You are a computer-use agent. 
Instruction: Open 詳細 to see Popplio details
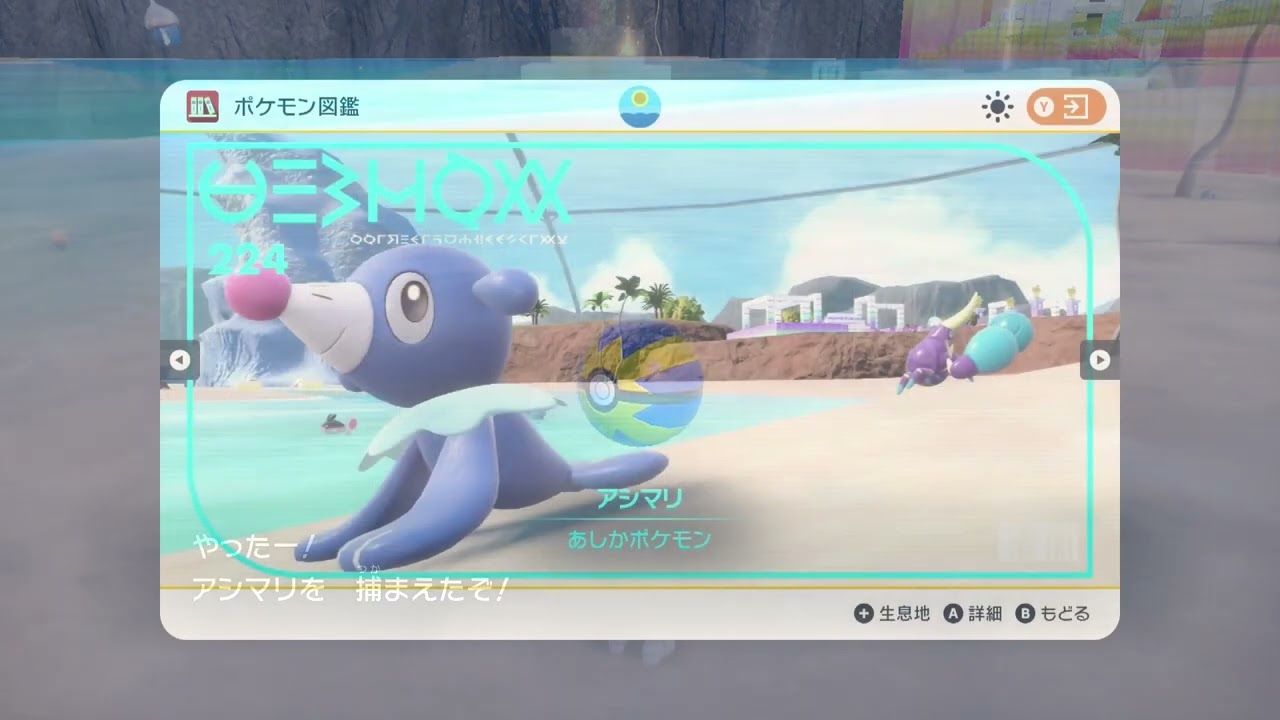click(984, 615)
